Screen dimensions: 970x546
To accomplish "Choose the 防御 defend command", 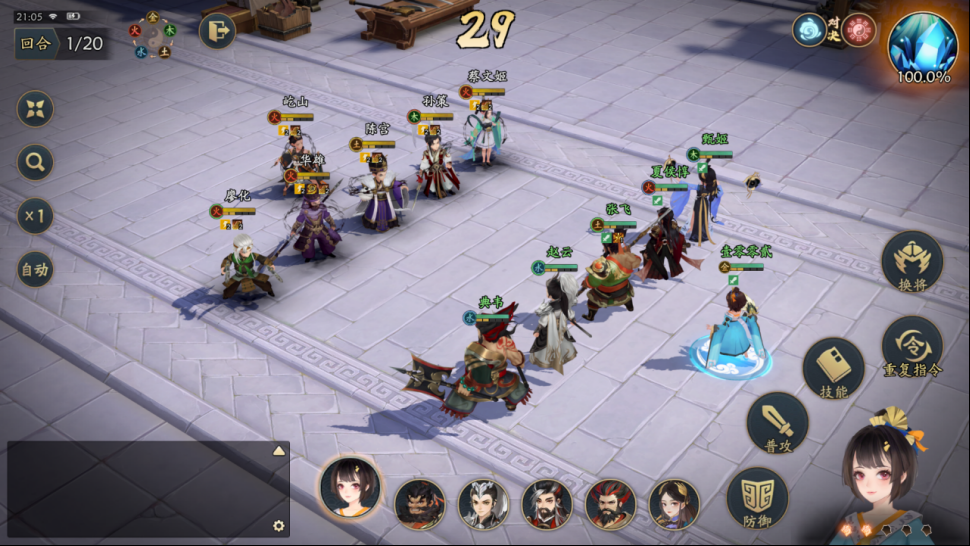I will pos(757,498).
